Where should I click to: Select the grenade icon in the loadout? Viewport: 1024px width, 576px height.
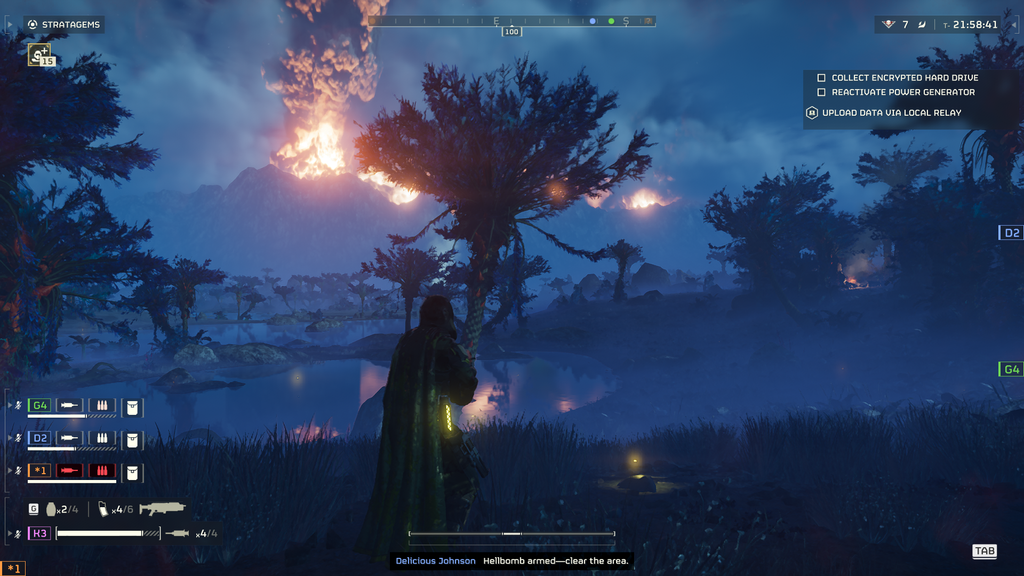51,509
